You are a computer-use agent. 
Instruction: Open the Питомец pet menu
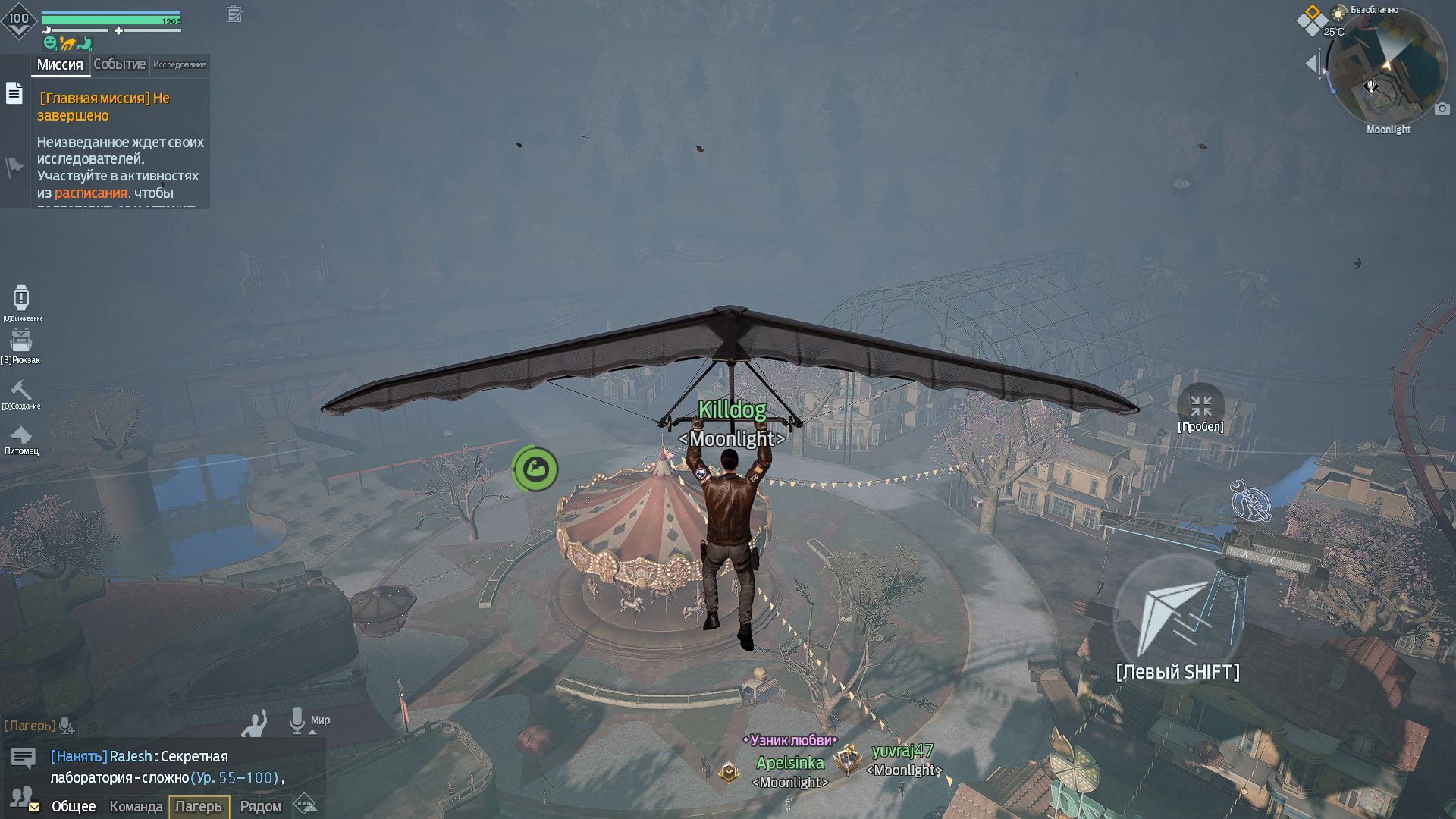tap(20, 435)
